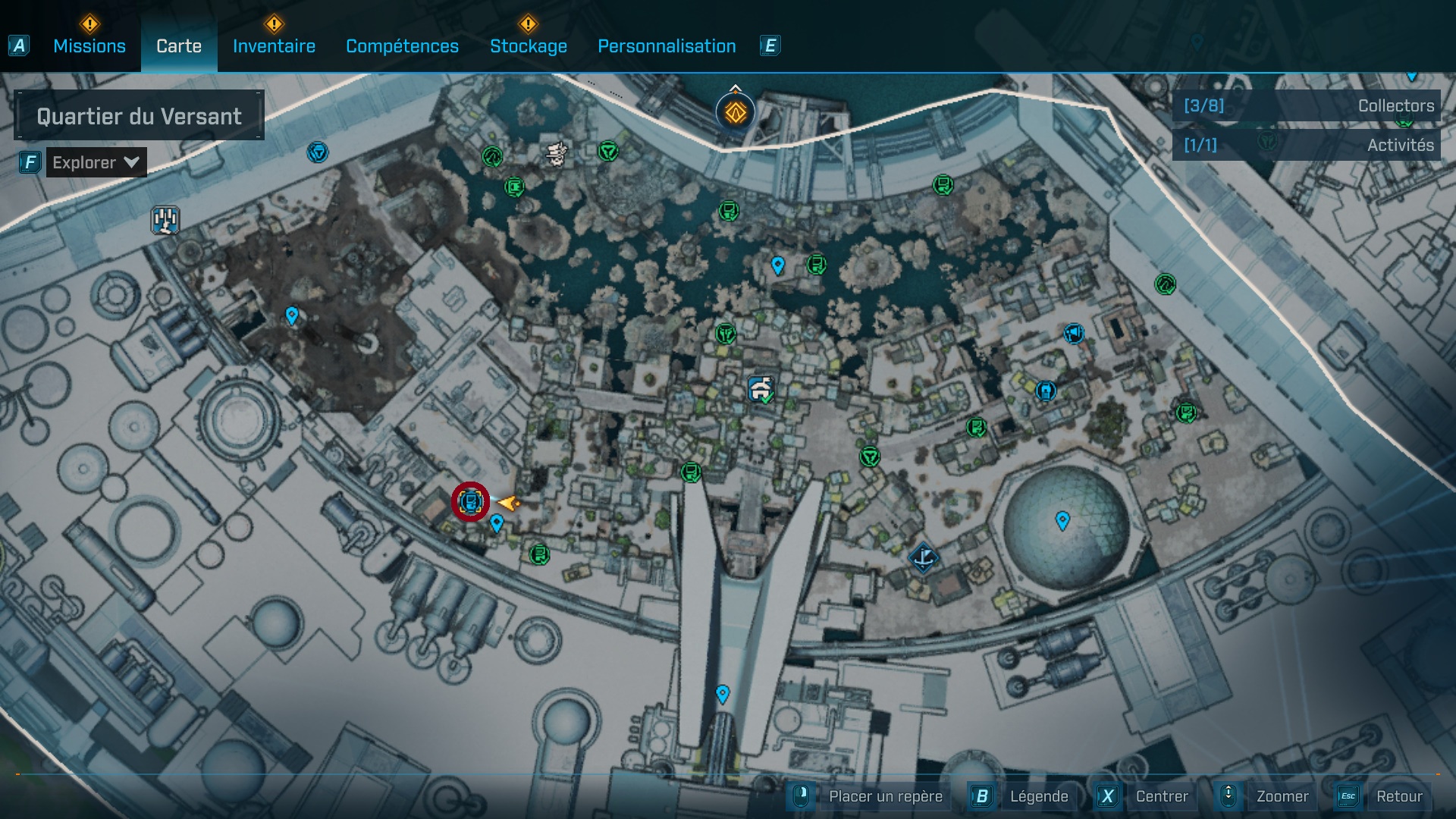Select the blue speaker icon on the right side

[1073, 334]
